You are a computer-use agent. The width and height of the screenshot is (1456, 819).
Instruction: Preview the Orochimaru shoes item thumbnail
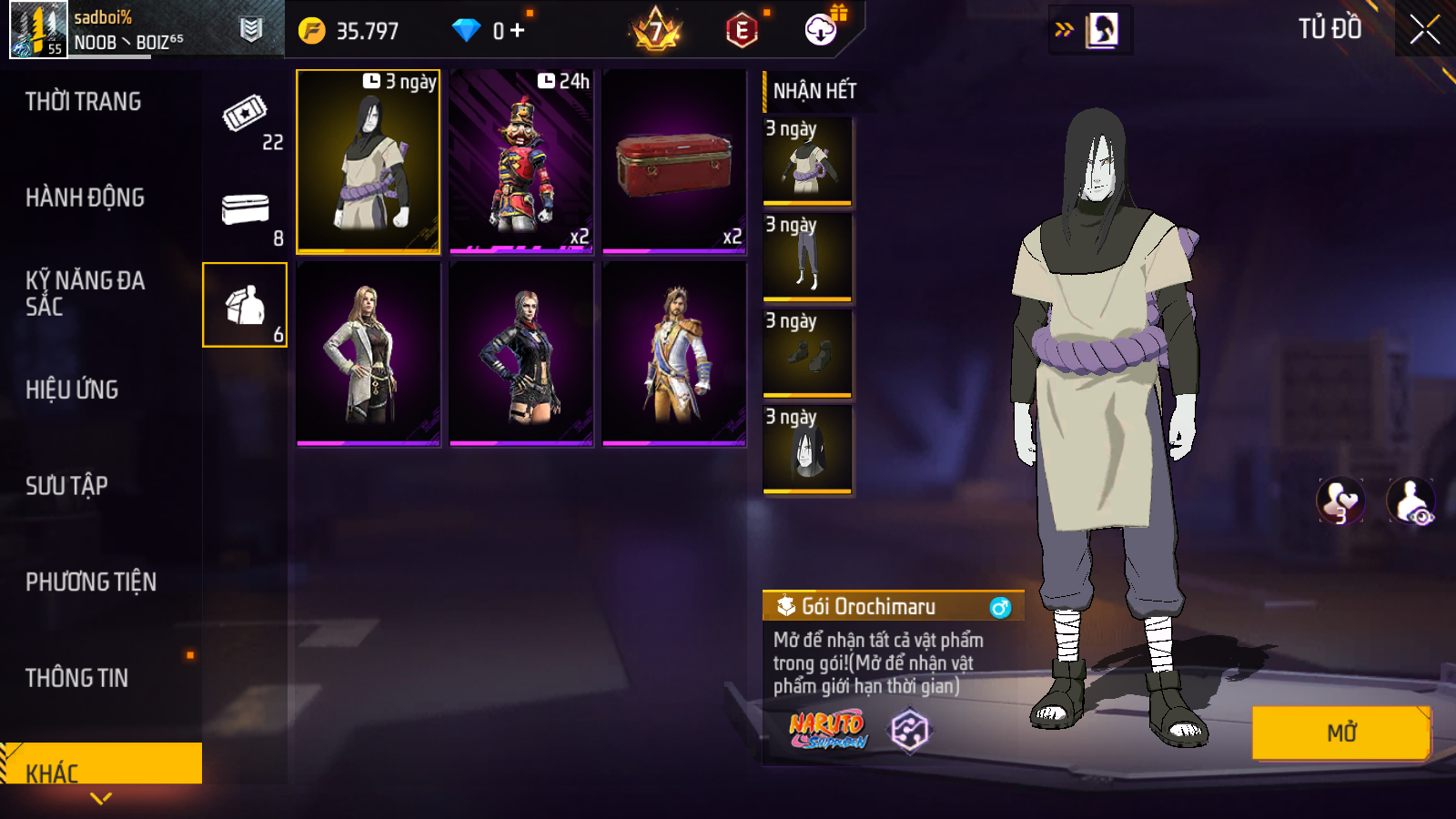807,353
